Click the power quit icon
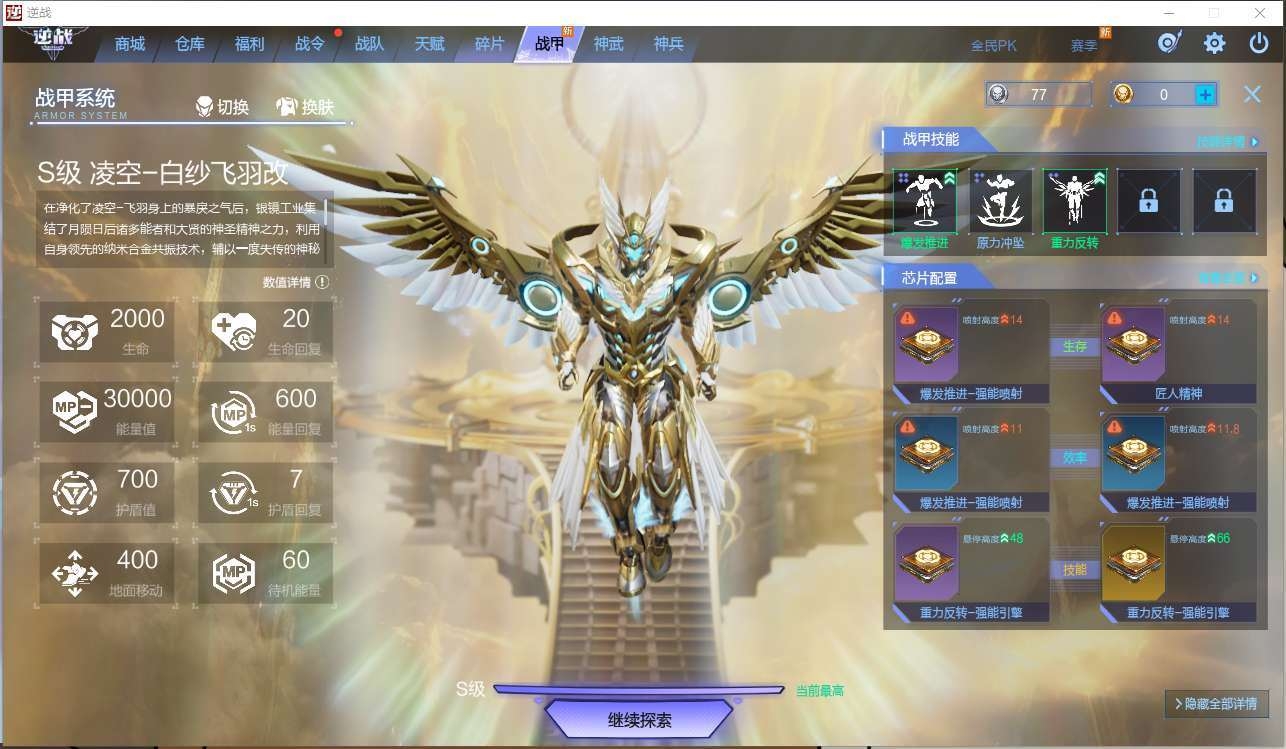 (1259, 43)
